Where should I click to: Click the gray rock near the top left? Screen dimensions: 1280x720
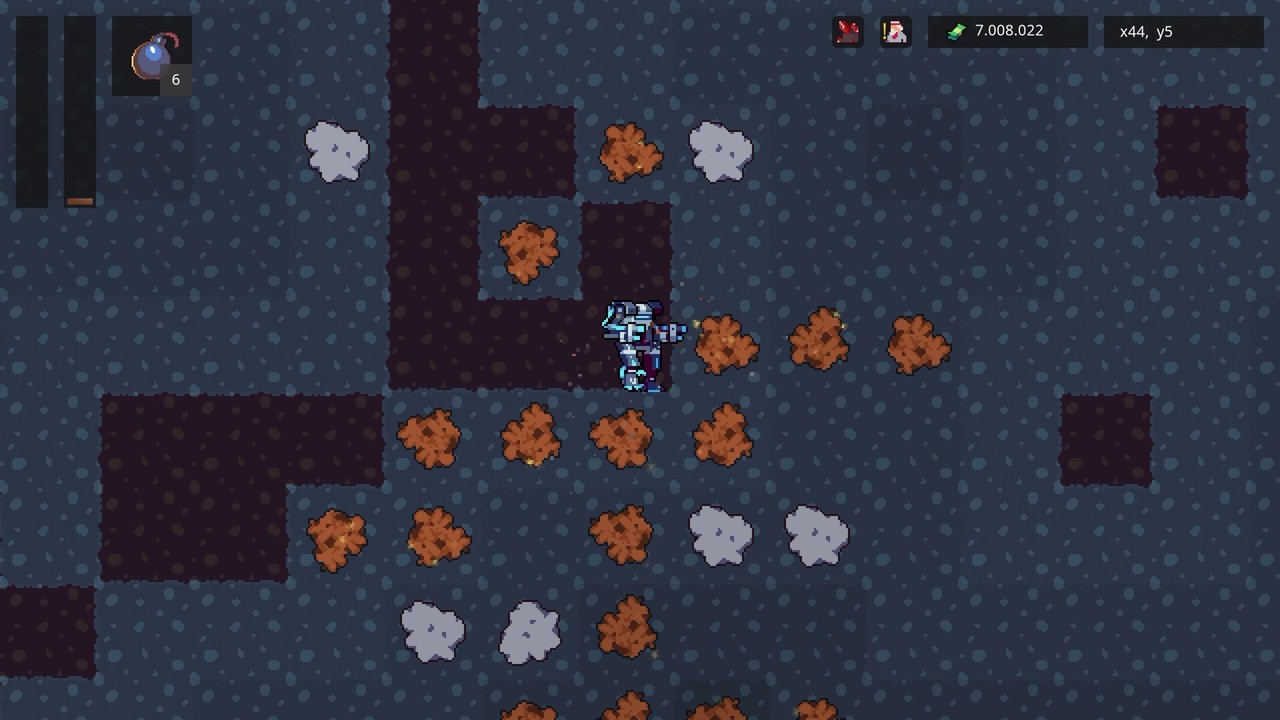(336, 152)
